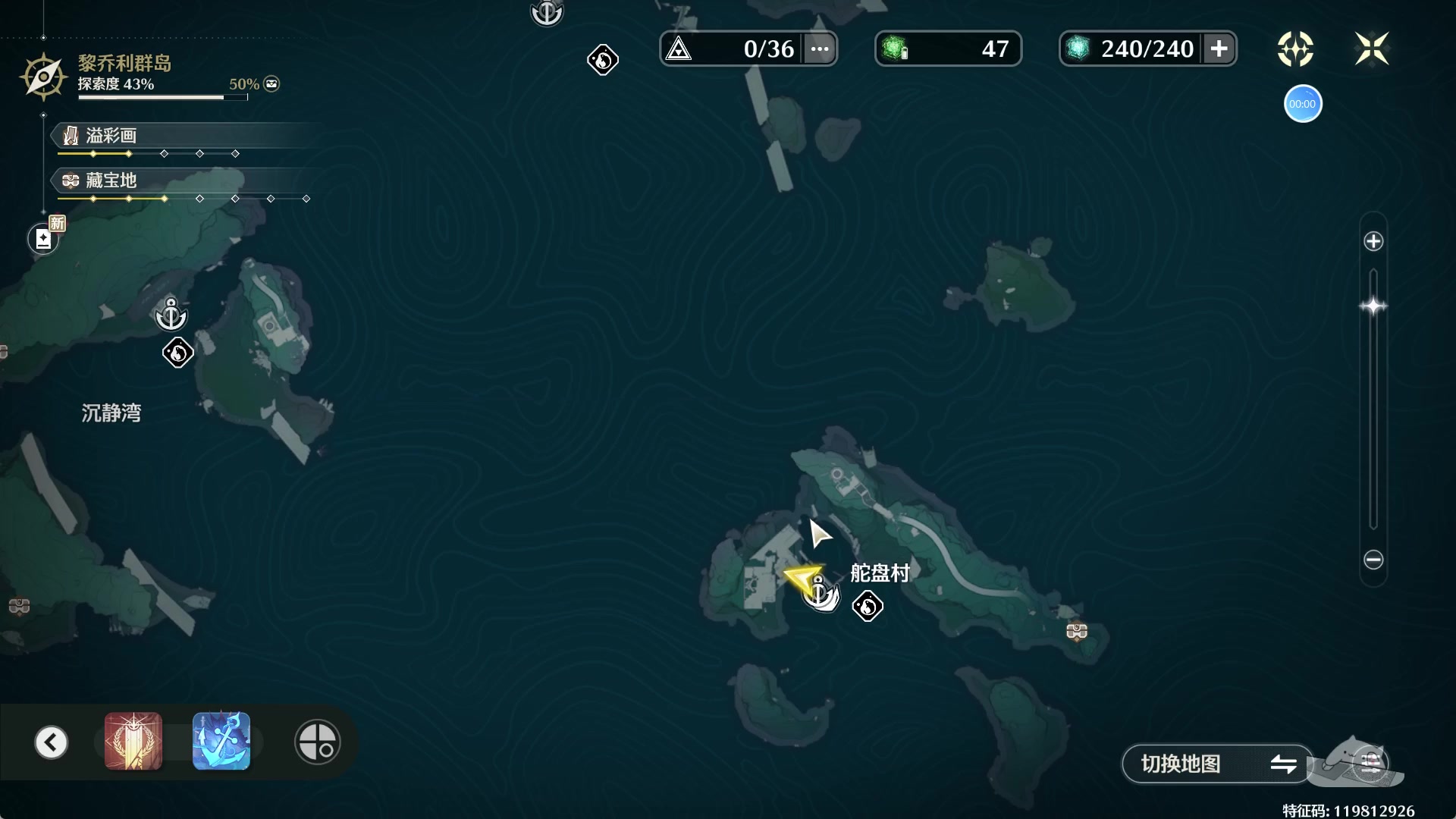
Task: Open the 黎乔利群岛 region compass icon
Action: 43,77
